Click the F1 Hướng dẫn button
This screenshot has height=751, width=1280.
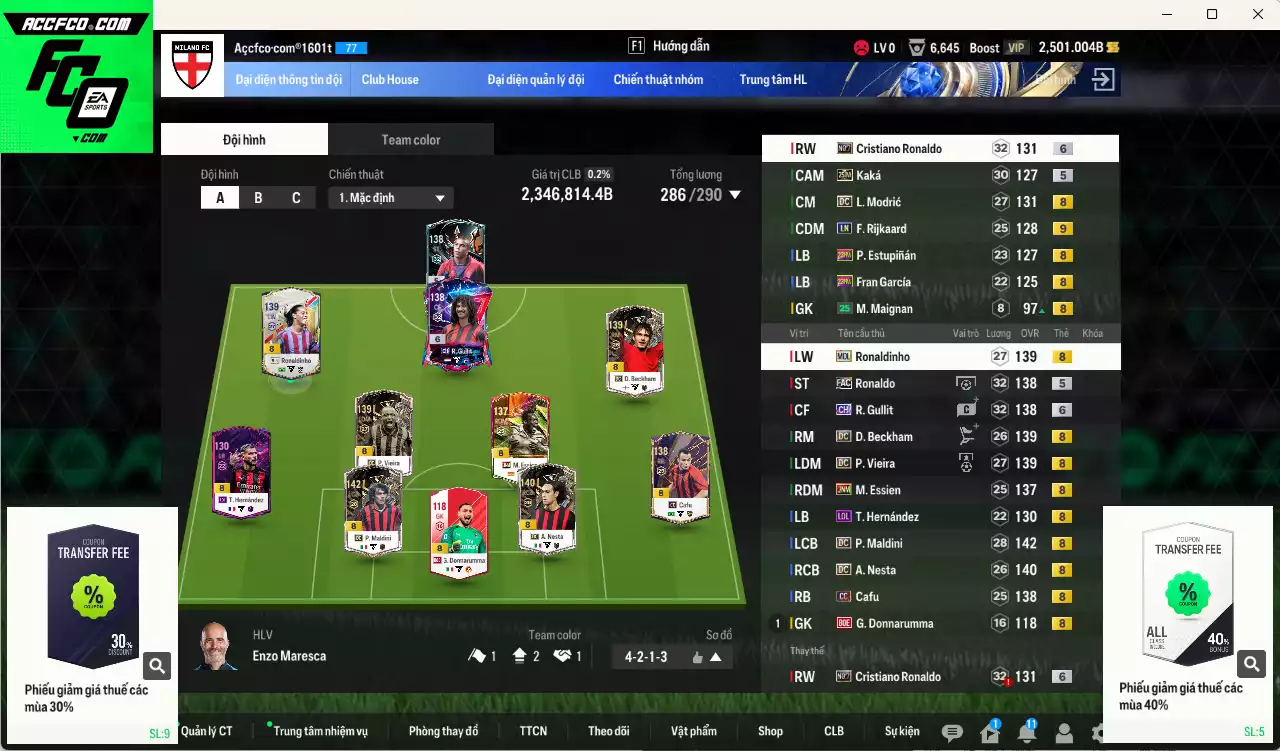point(680,45)
